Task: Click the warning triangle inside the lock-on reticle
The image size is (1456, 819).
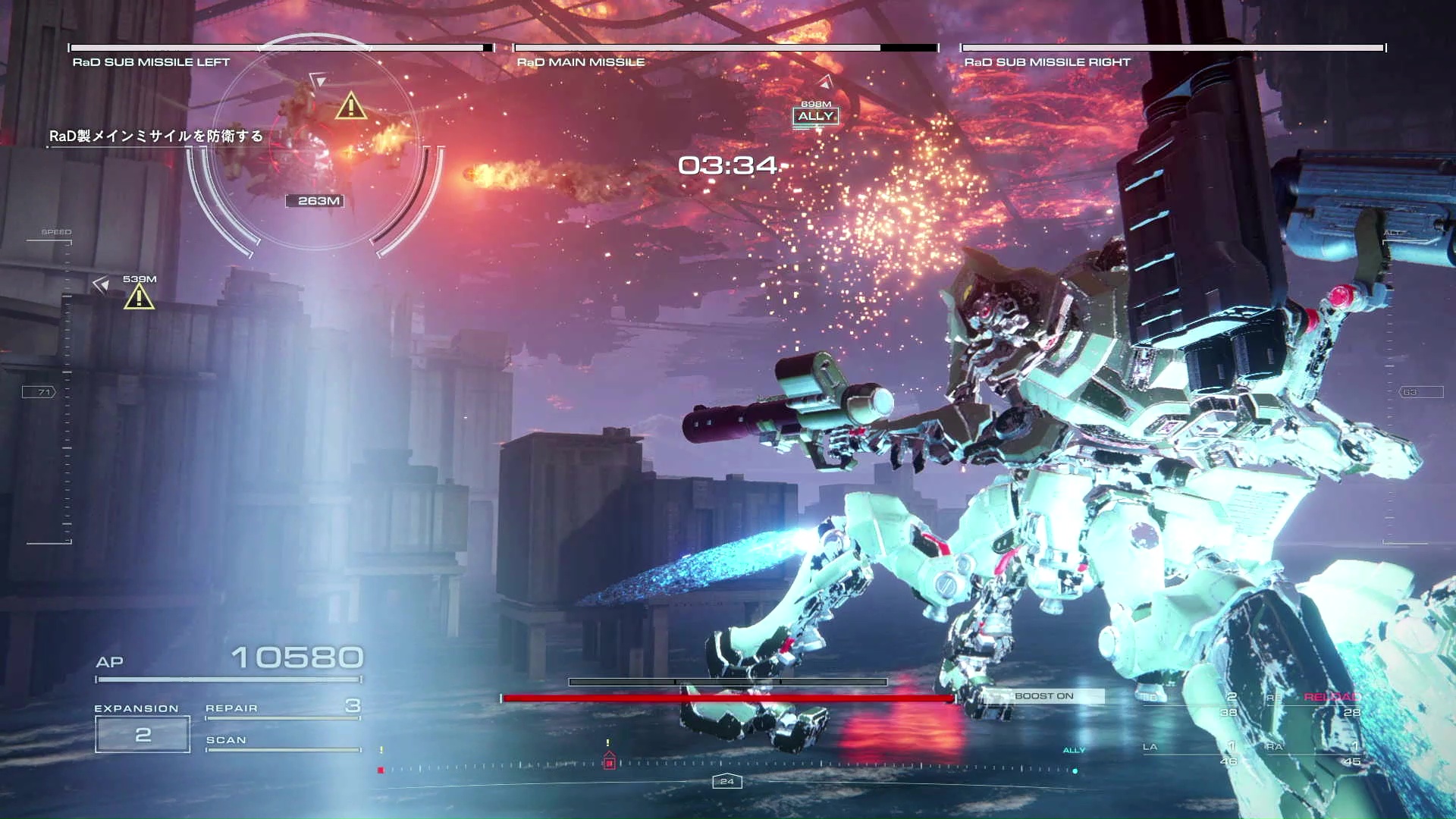Action: click(x=350, y=106)
